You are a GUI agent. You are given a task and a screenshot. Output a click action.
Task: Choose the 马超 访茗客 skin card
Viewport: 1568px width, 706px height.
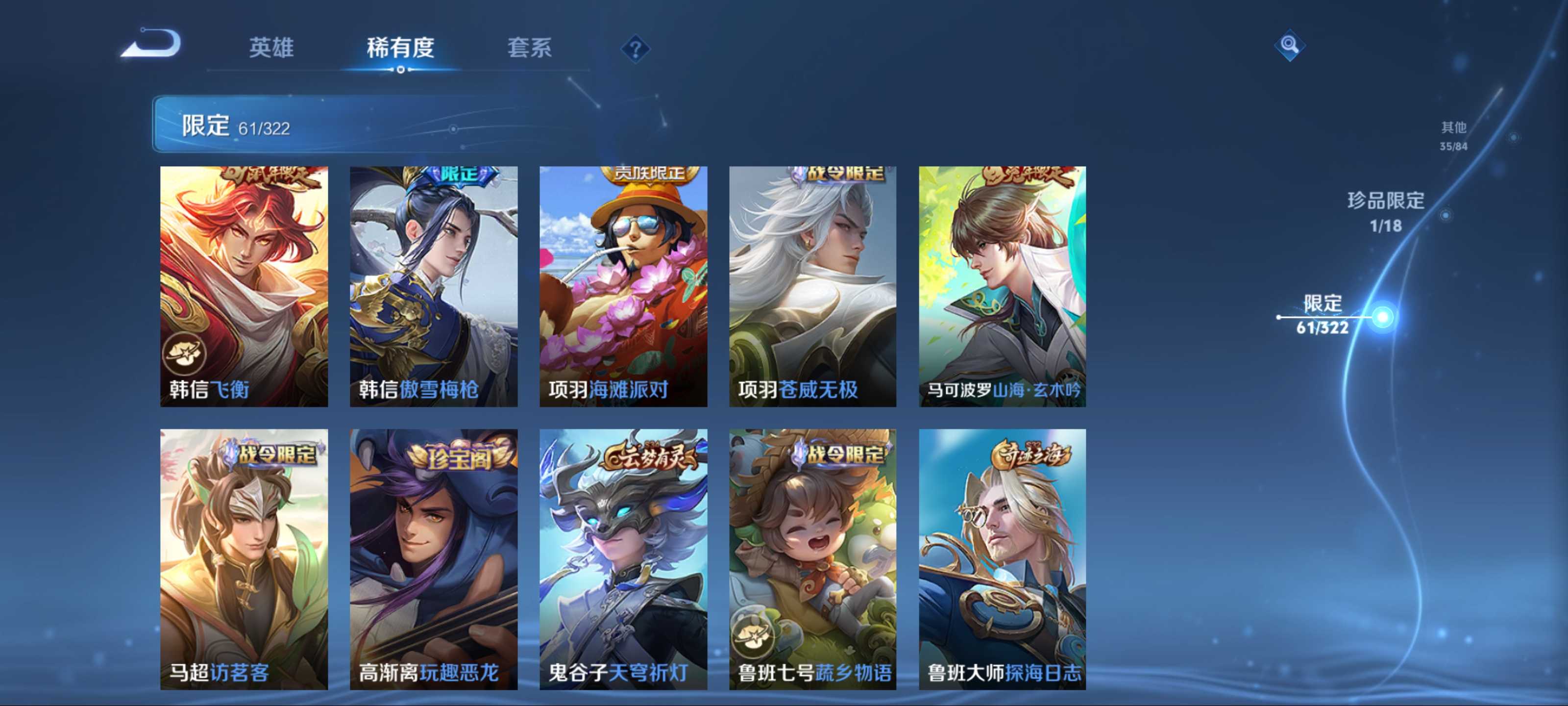pyautogui.click(x=244, y=558)
